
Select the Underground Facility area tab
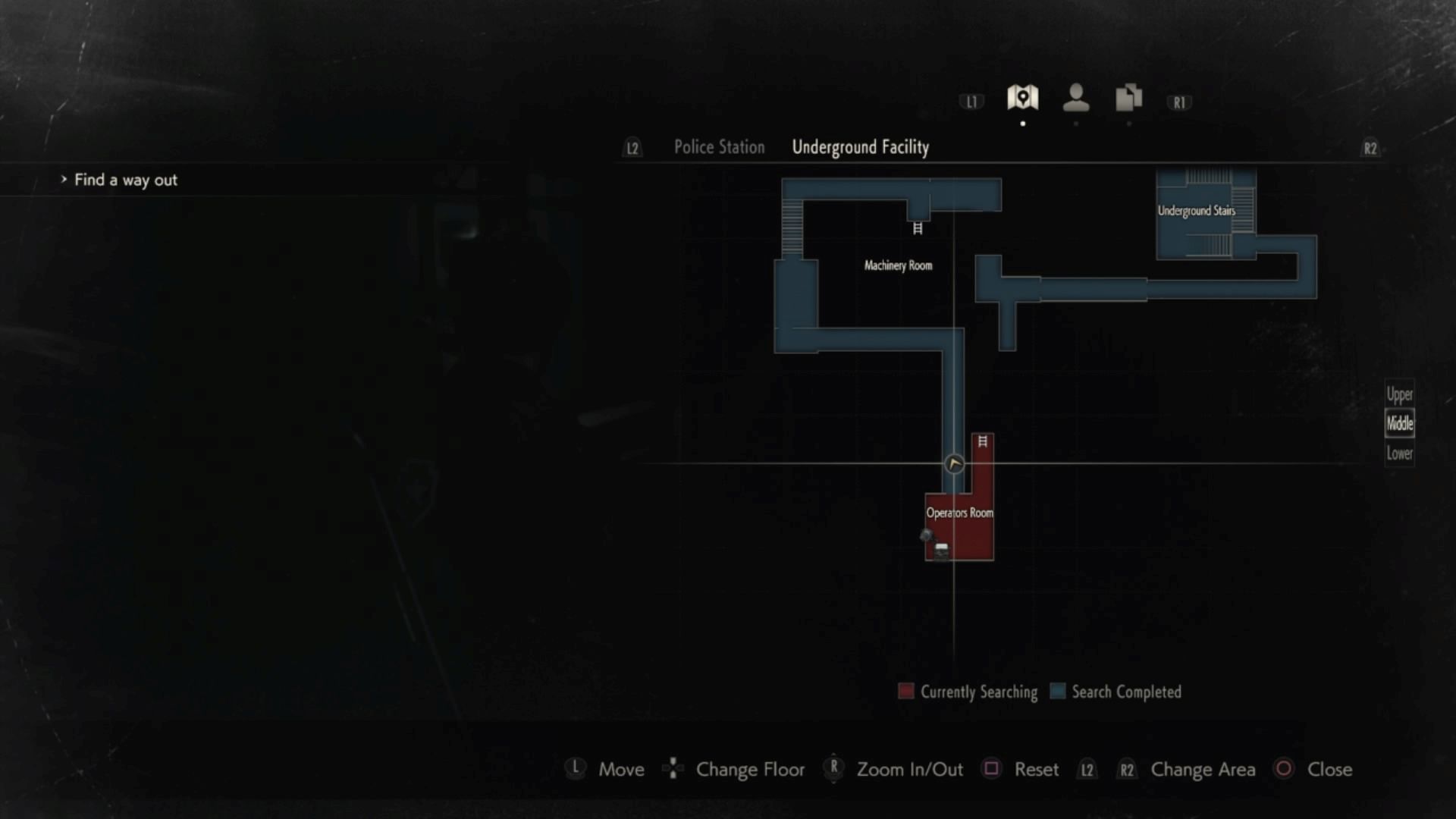pyautogui.click(x=860, y=147)
